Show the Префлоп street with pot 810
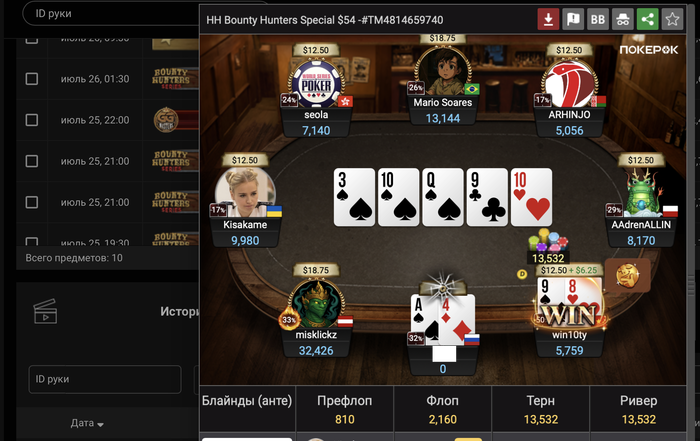 tap(344, 410)
